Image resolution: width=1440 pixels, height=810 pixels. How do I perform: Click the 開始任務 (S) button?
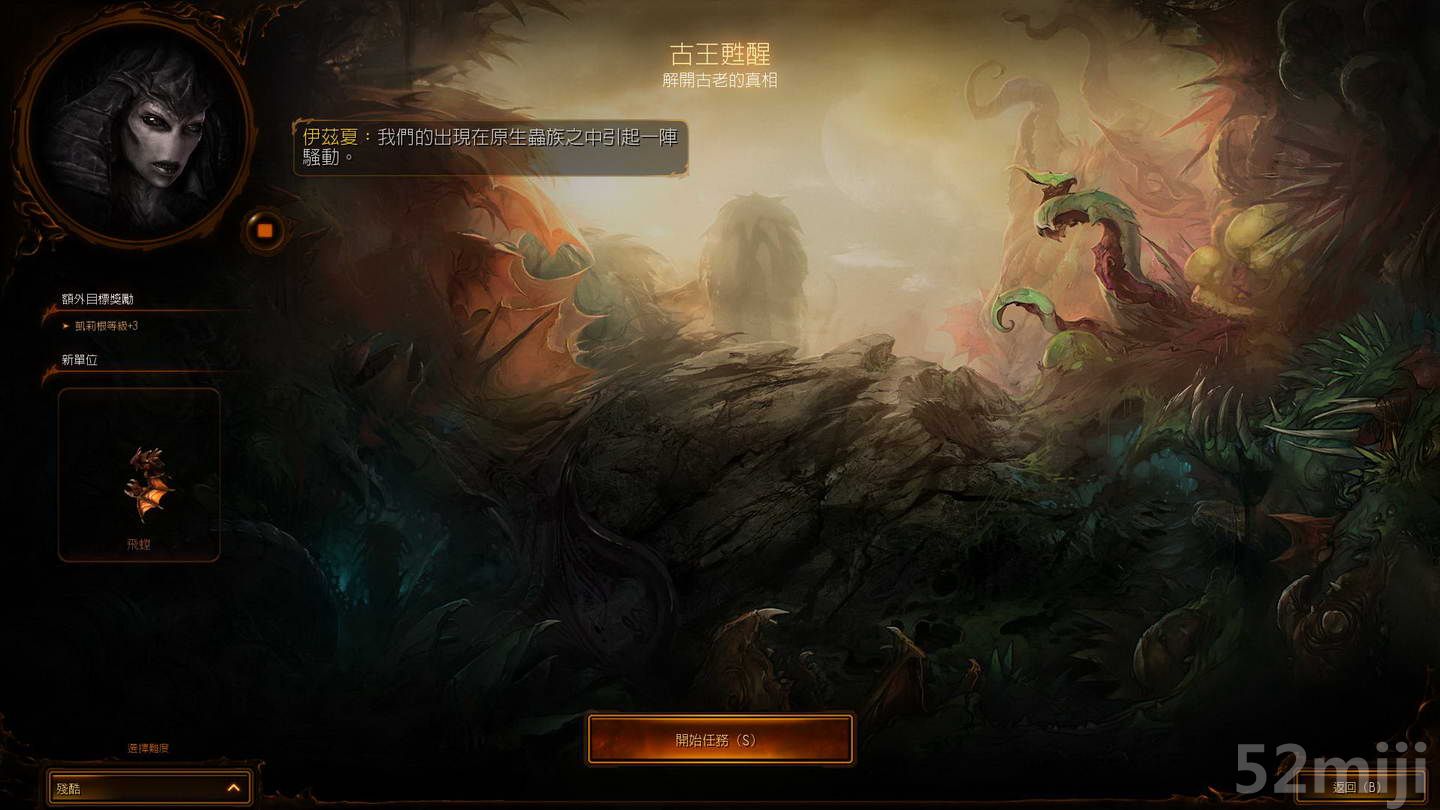[x=719, y=739]
